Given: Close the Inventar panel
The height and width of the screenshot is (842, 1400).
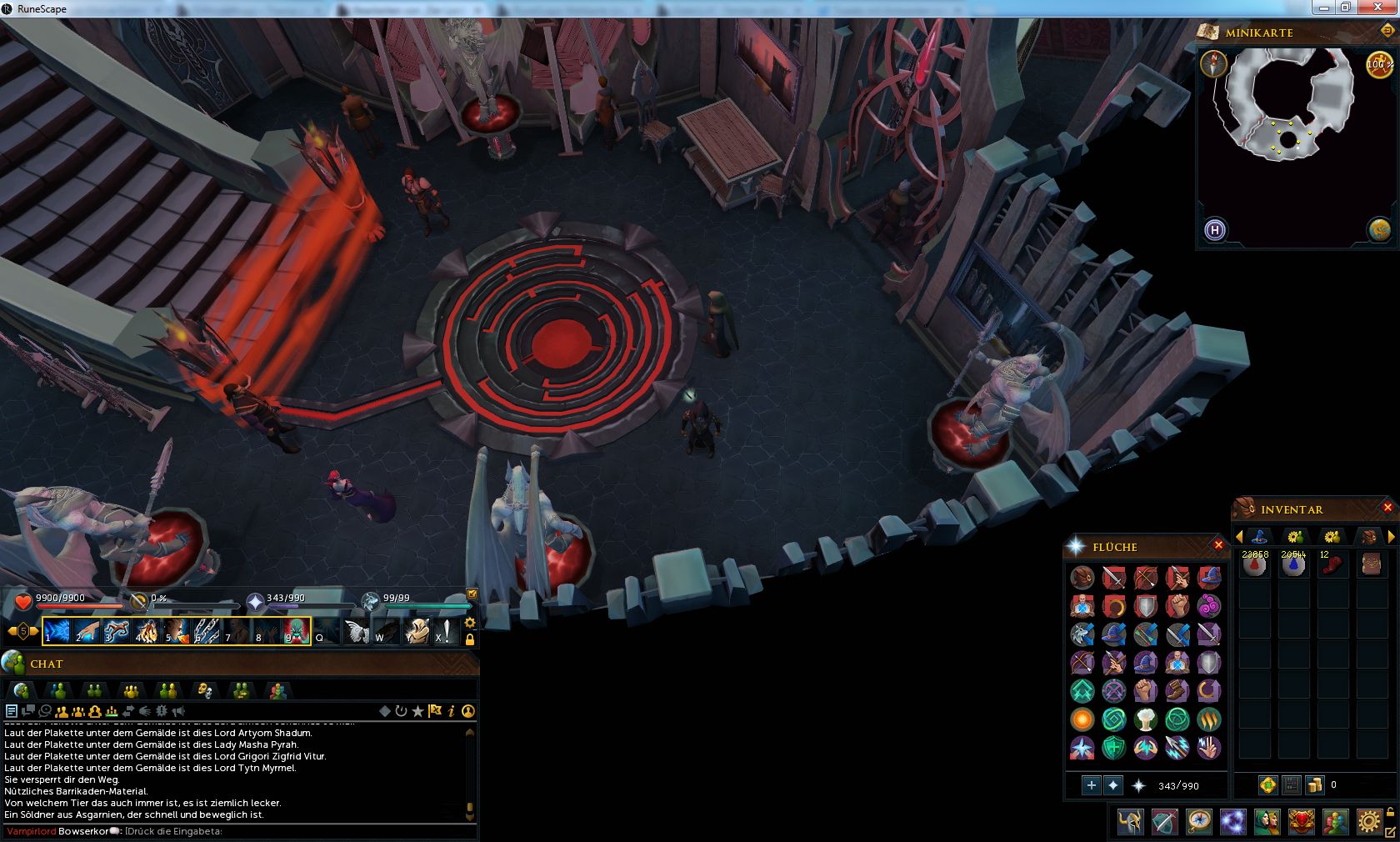Looking at the screenshot, I should pos(1387,508).
